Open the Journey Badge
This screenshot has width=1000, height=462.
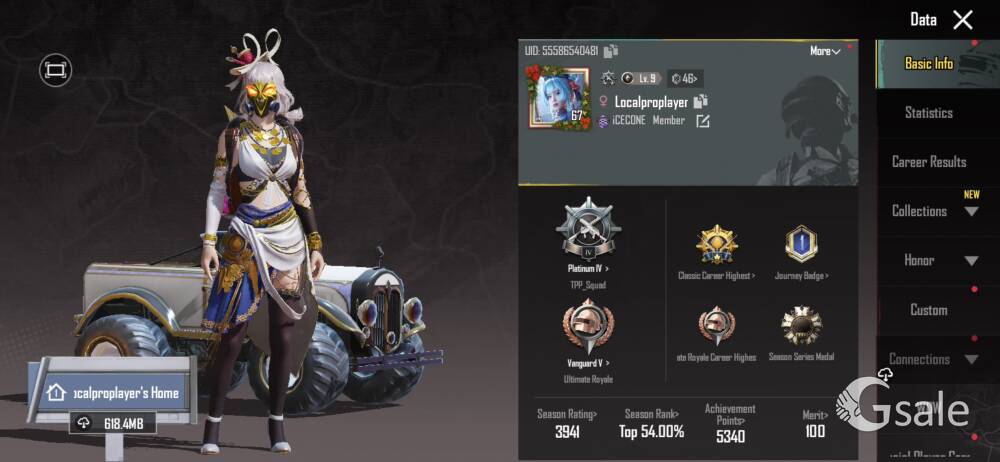point(801,245)
